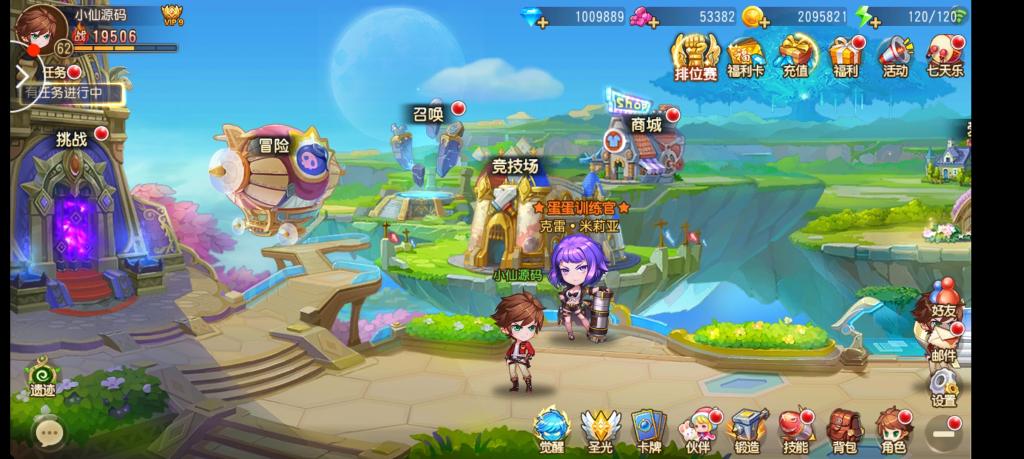This screenshot has width=1024, height=459.
Task: Open the 设置 settings gear
Action: click(x=942, y=387)
